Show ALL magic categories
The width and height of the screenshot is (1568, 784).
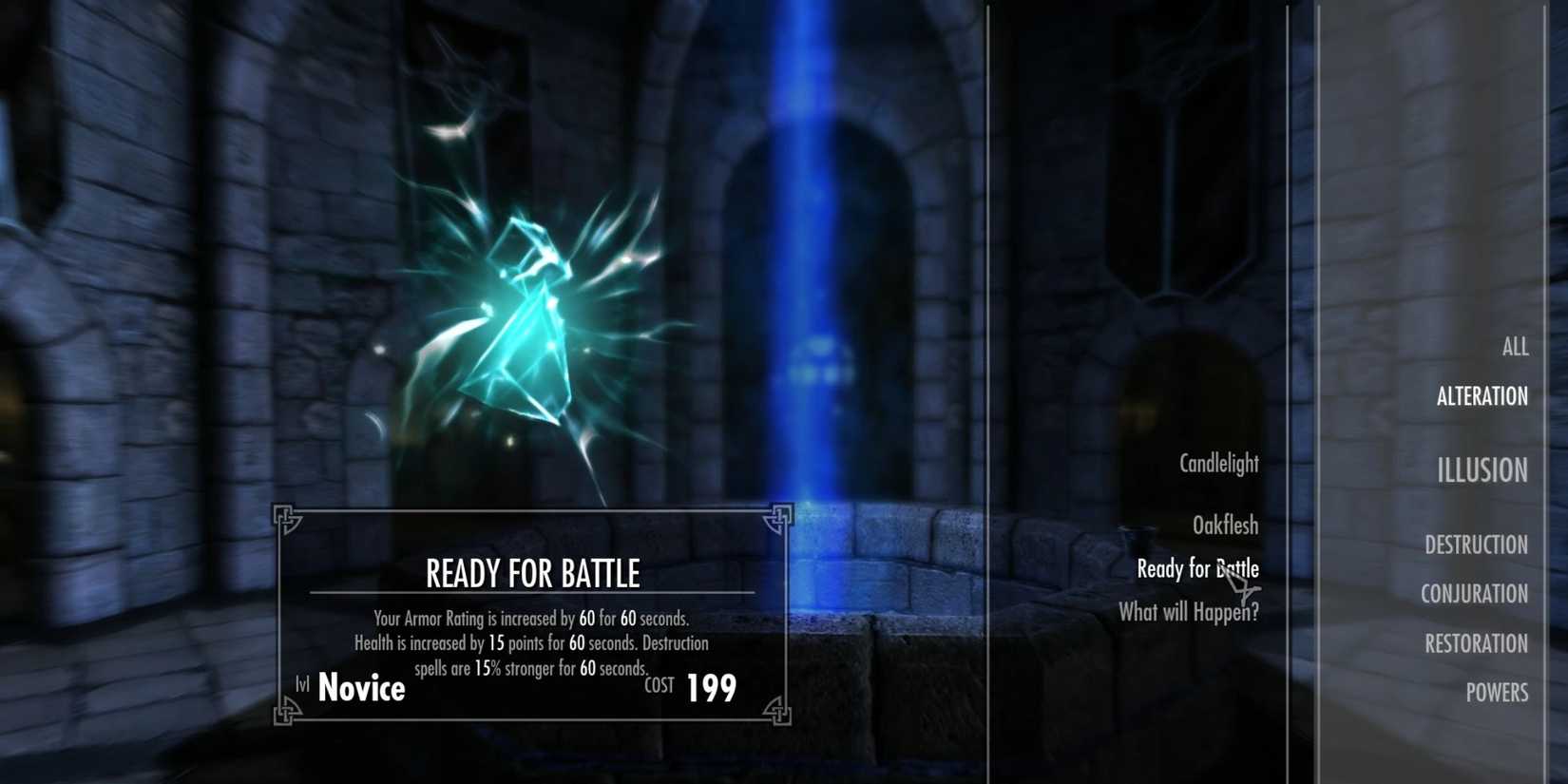tap(1515, 347)
